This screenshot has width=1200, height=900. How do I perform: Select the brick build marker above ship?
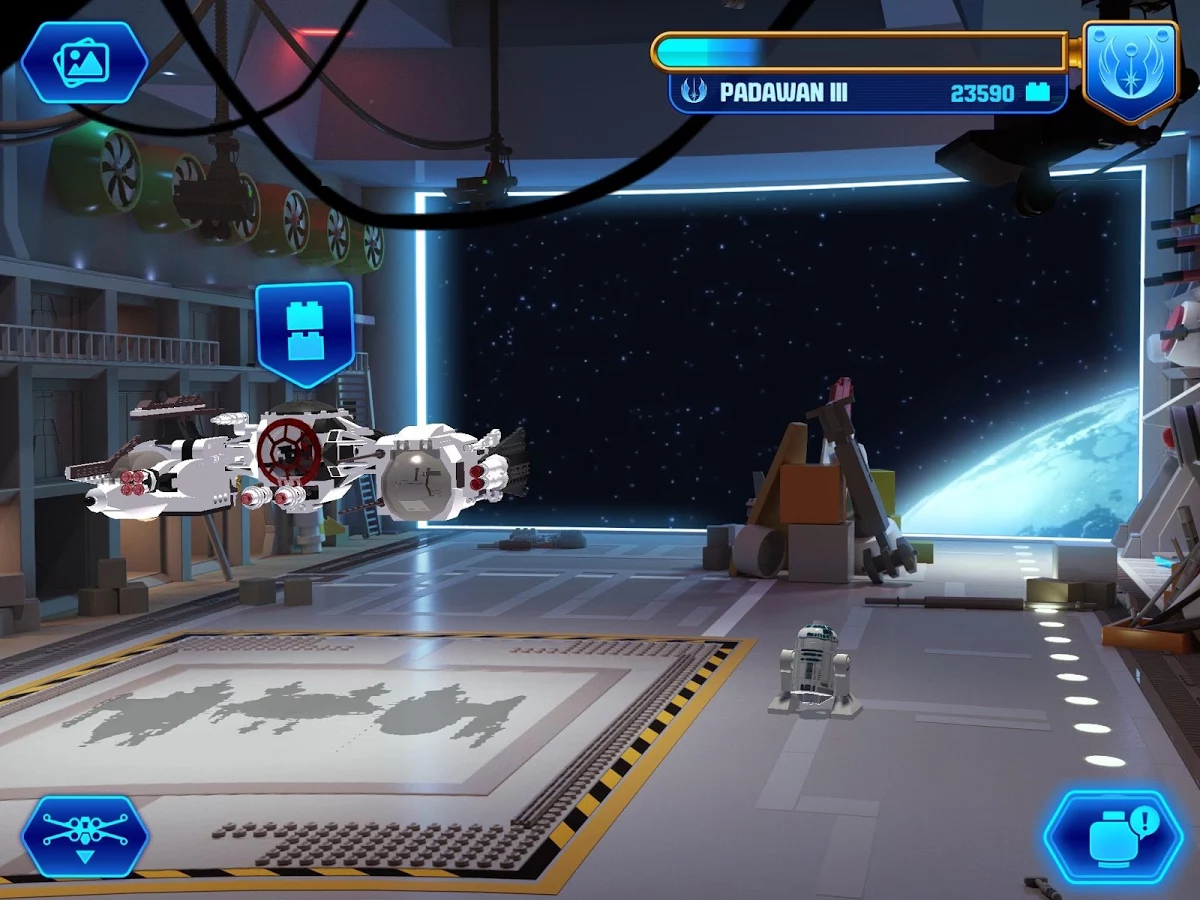tap(305, 331)
